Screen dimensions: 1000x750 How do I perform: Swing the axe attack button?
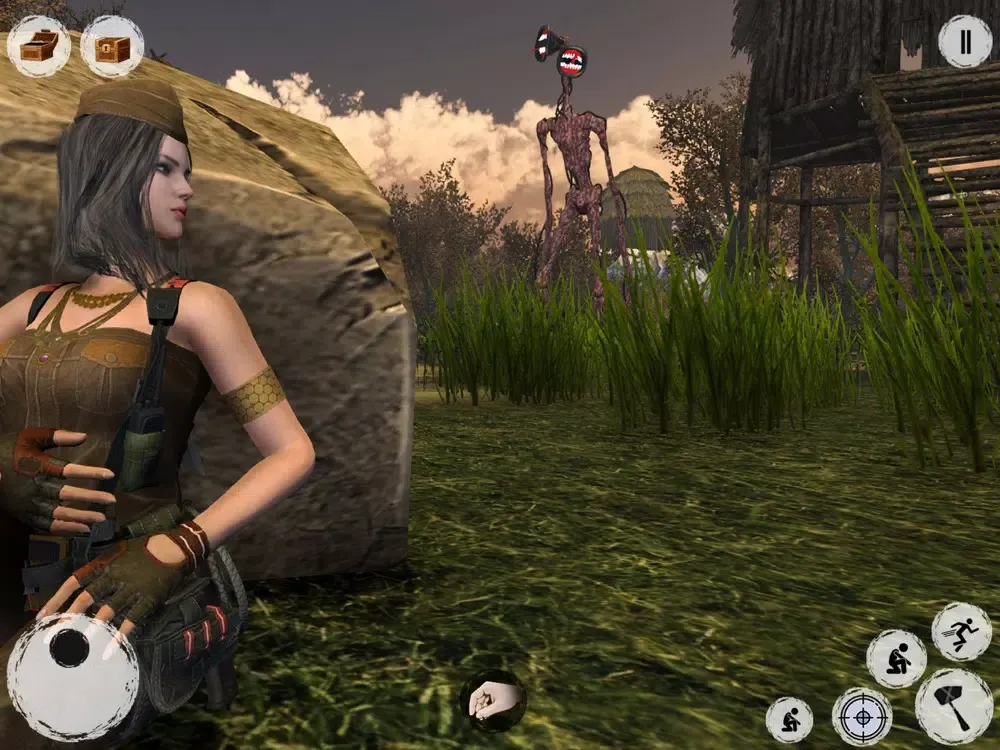[x=954, y=706]
